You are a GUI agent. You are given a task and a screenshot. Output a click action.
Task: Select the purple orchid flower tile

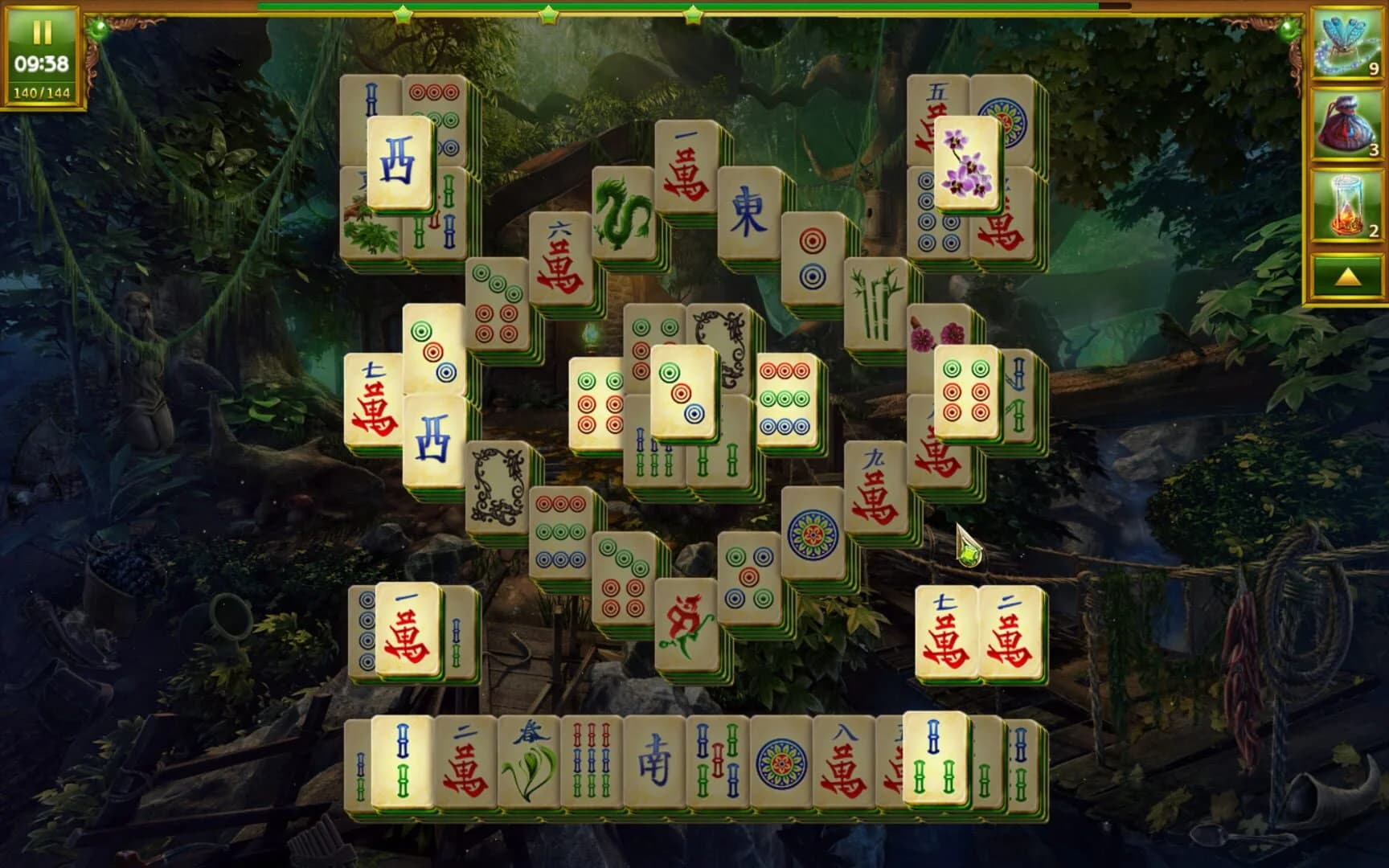tap(969, 161)
